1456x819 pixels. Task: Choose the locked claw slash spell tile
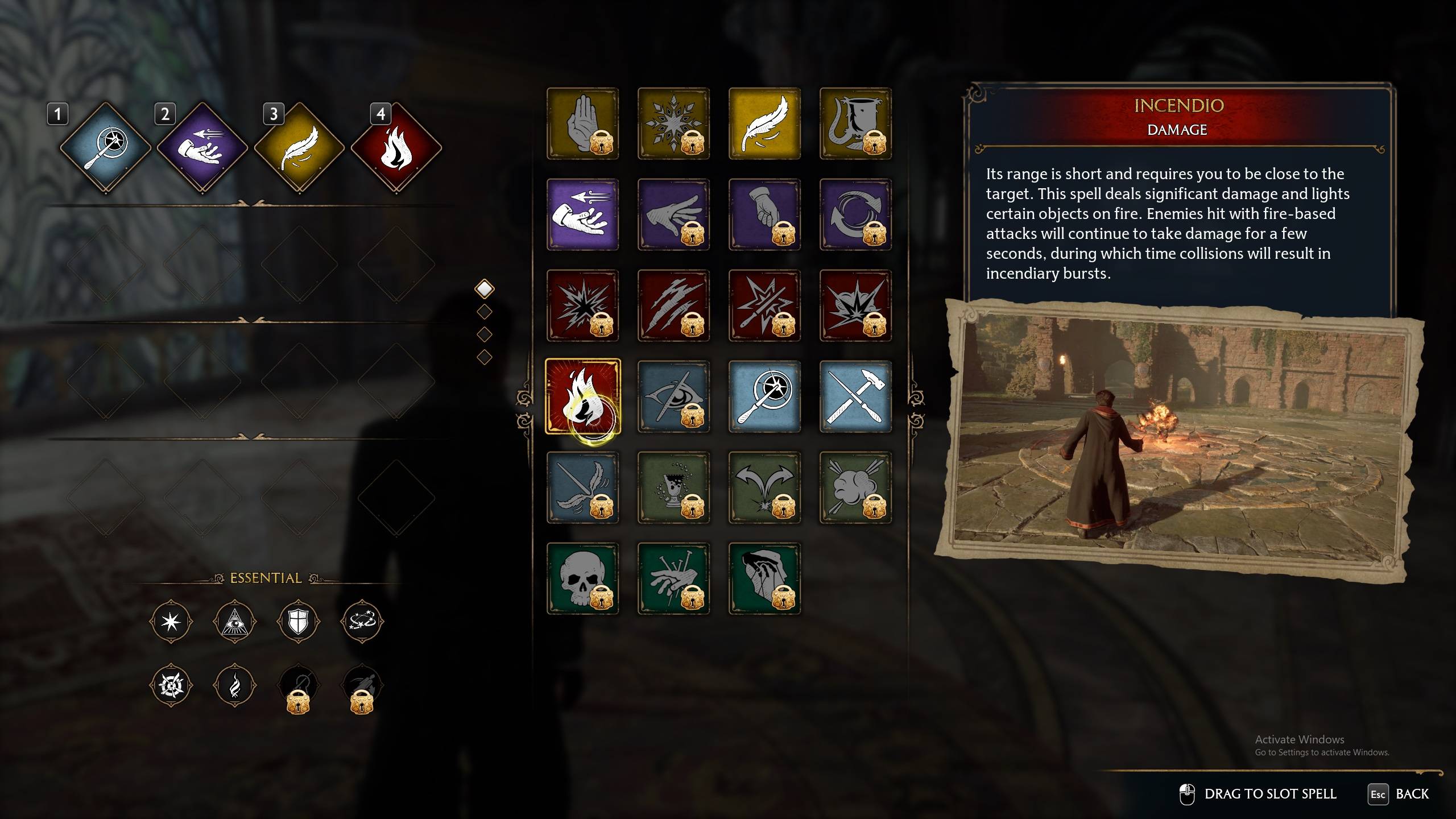click(x=673, y=305)
